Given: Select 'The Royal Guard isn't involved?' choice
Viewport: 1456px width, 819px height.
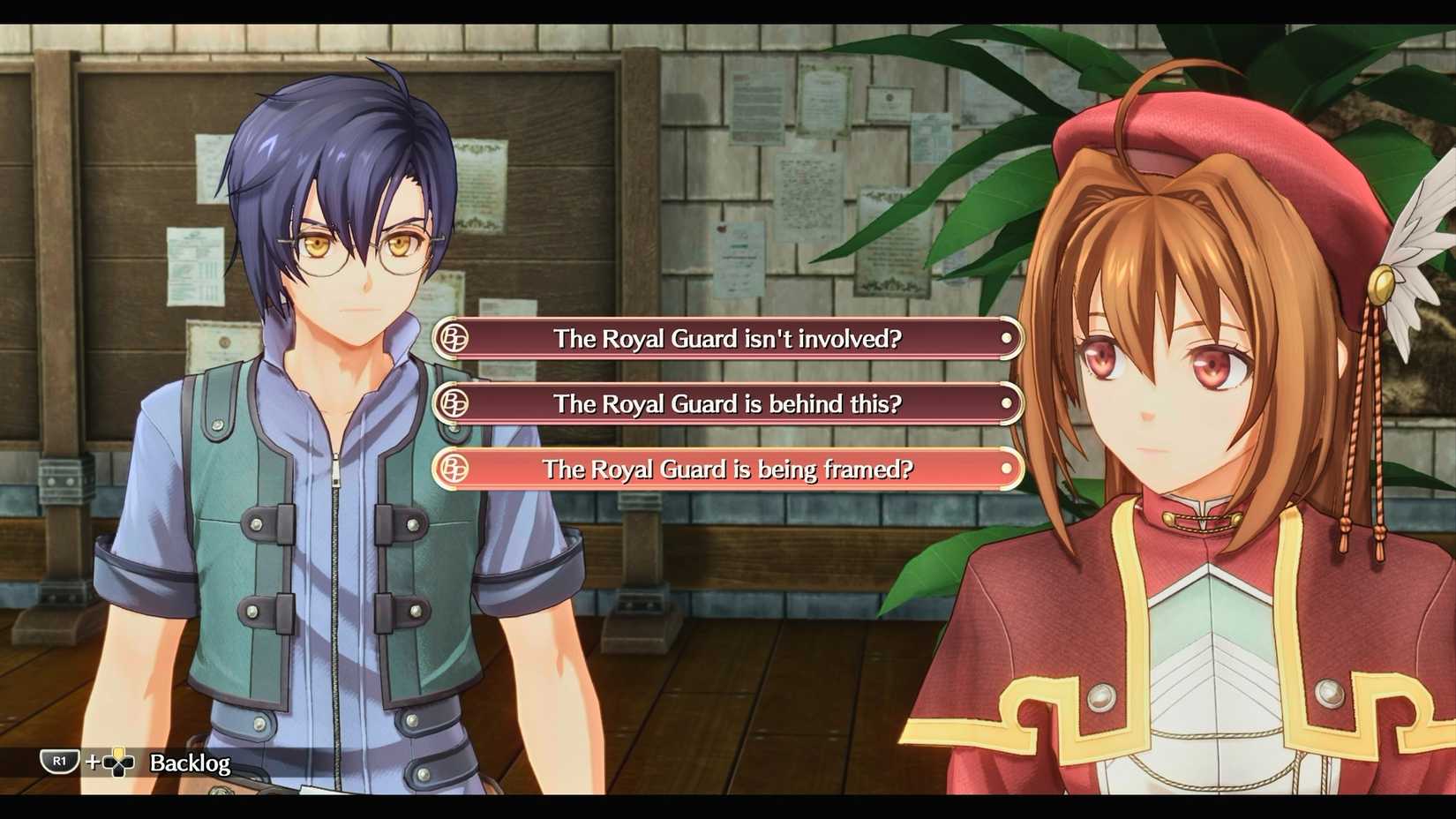Looking at the screenshot, I should tap(727, 338).
